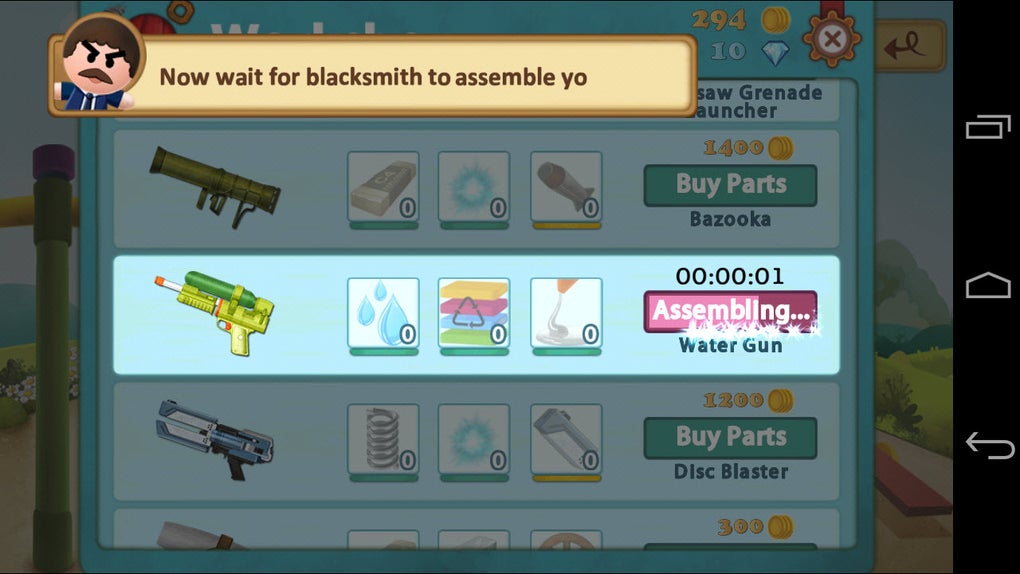1020x574 pixels.
Task: Tap the Android home button
Action: tap(988, 287)
